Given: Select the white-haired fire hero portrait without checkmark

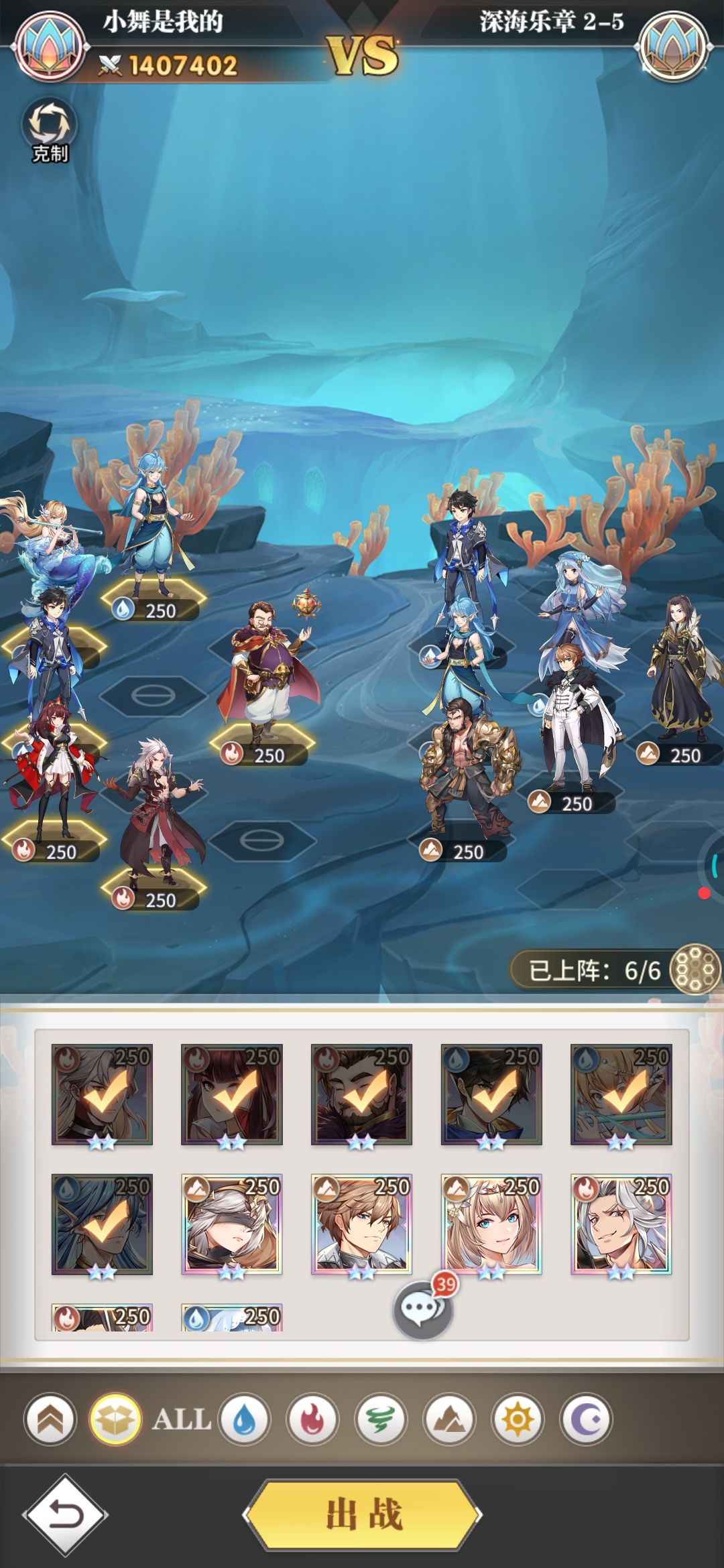Looking at the screenshot, I should (621, 1224).
